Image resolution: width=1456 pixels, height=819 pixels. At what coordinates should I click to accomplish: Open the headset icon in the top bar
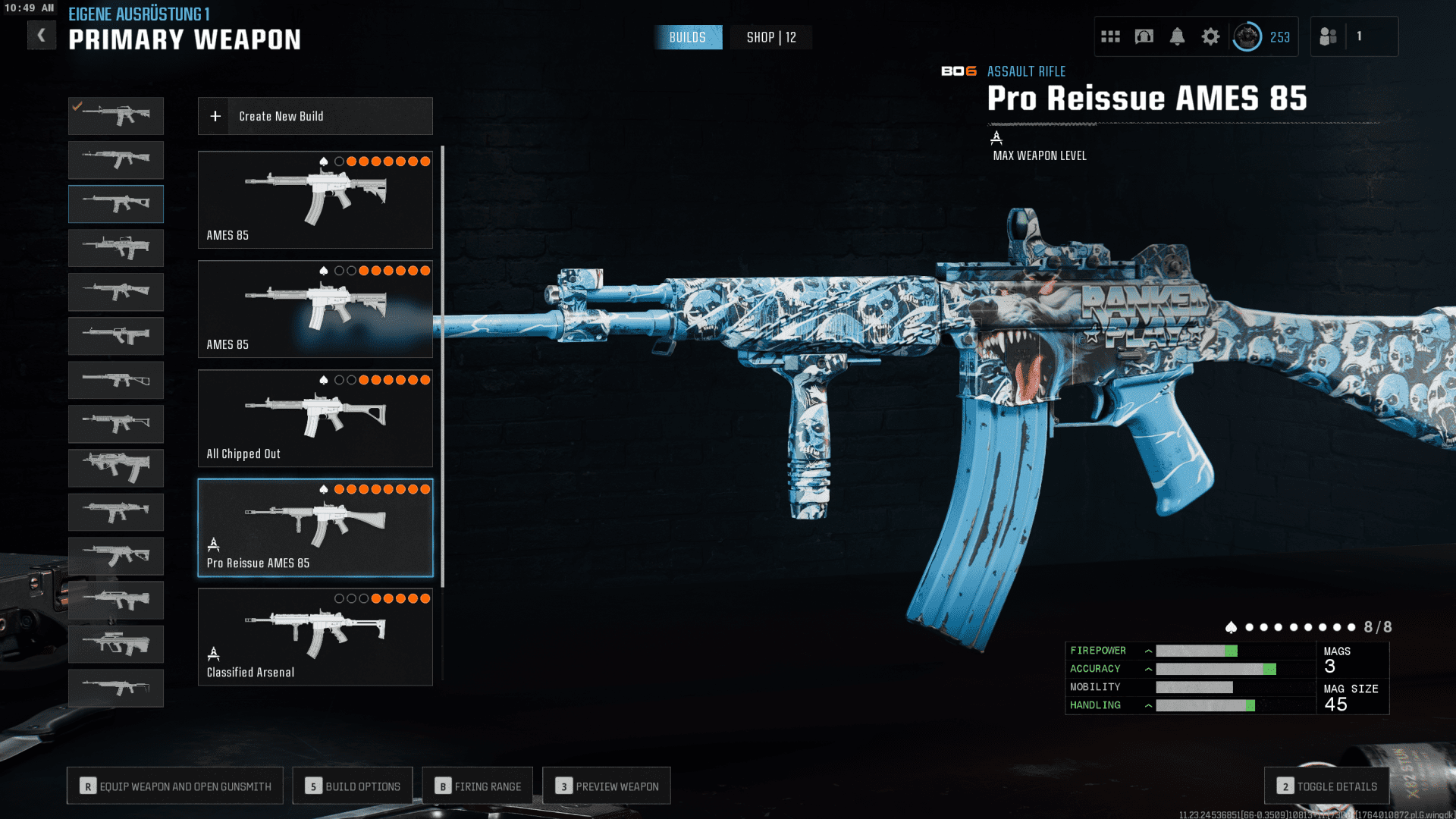pyautogui.click(x=1144, y=36)
